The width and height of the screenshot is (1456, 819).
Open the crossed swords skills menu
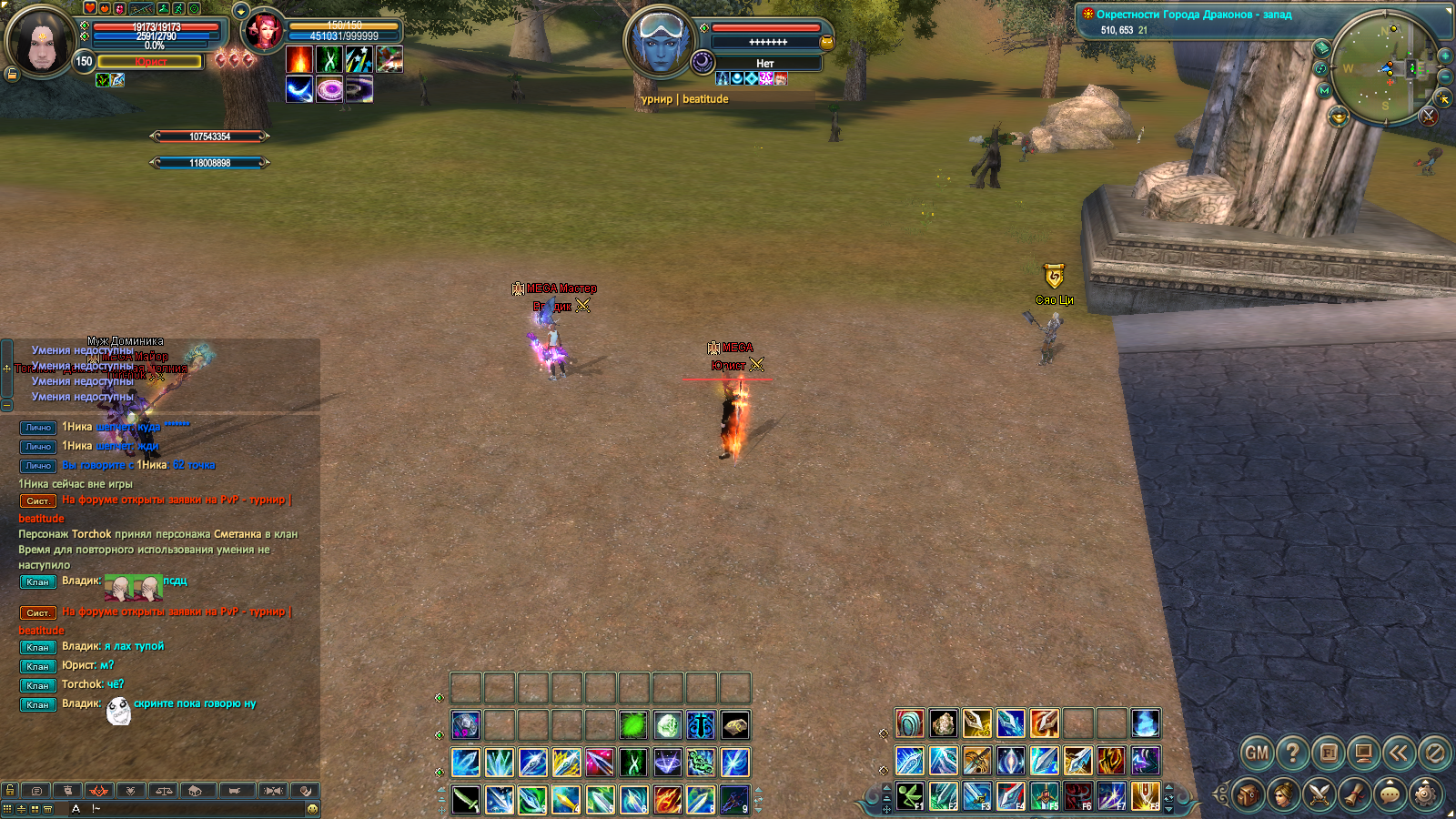pos(1319,794)
